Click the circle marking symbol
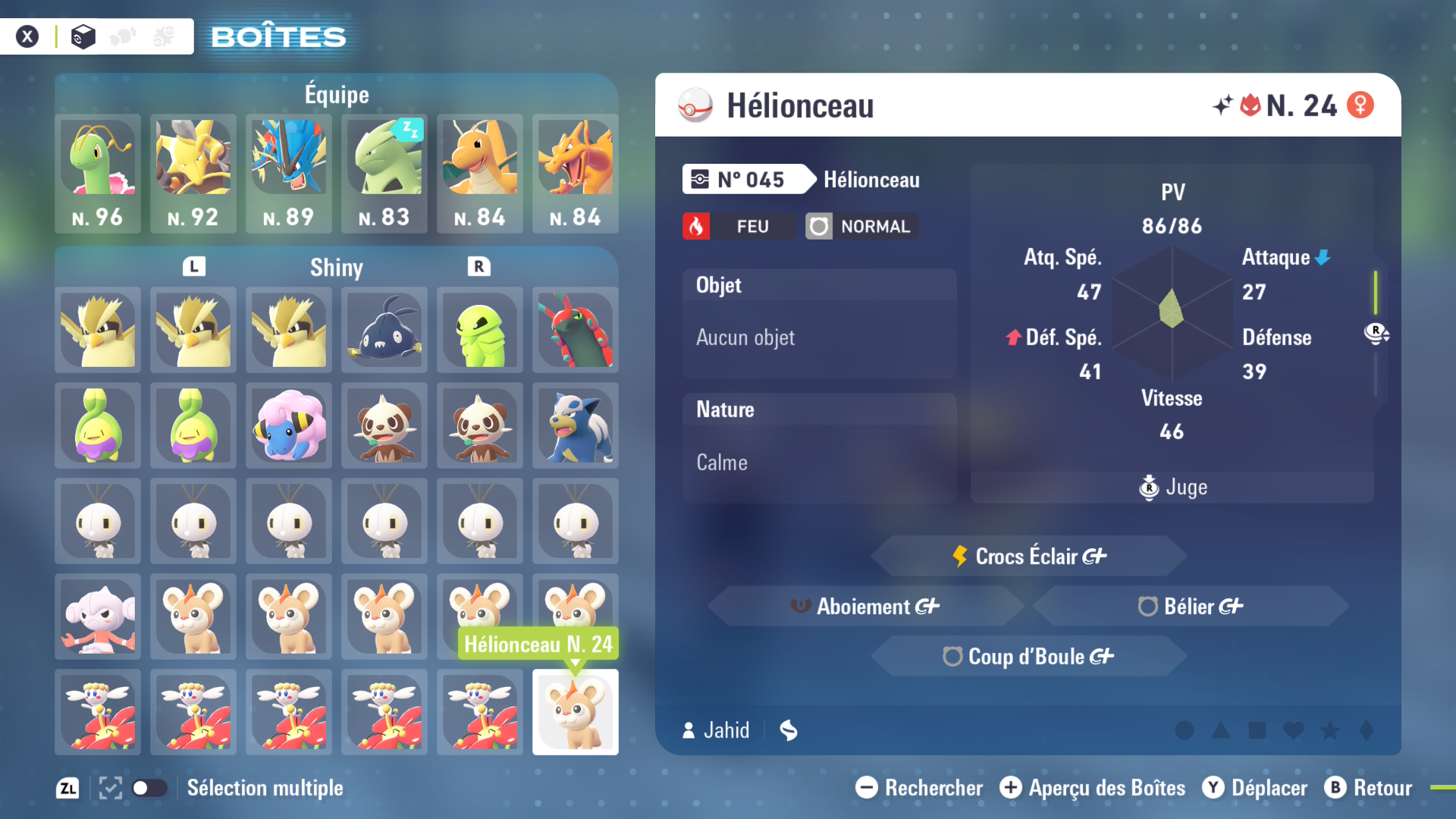This screenshot has width=1456, height=819. click(x=1184, y=731)
